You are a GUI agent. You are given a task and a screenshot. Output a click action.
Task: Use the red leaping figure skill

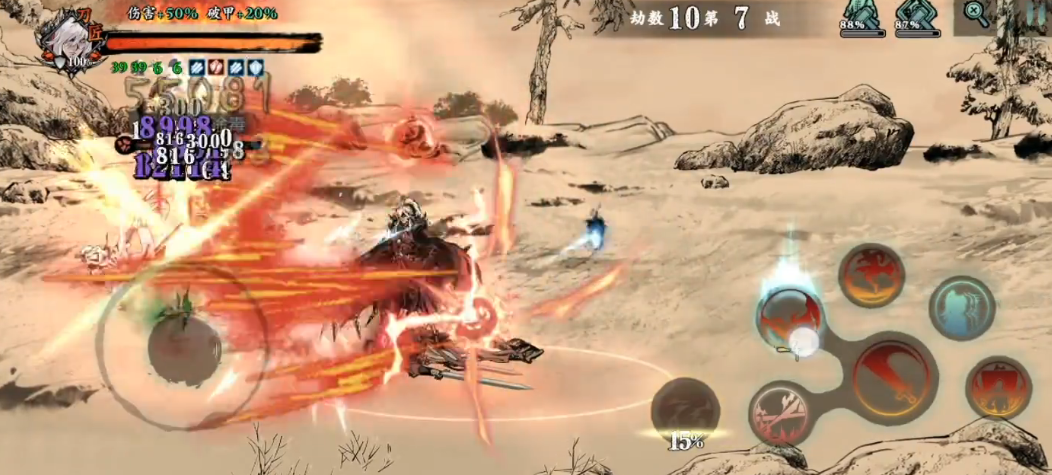click(x=871, y=275)
